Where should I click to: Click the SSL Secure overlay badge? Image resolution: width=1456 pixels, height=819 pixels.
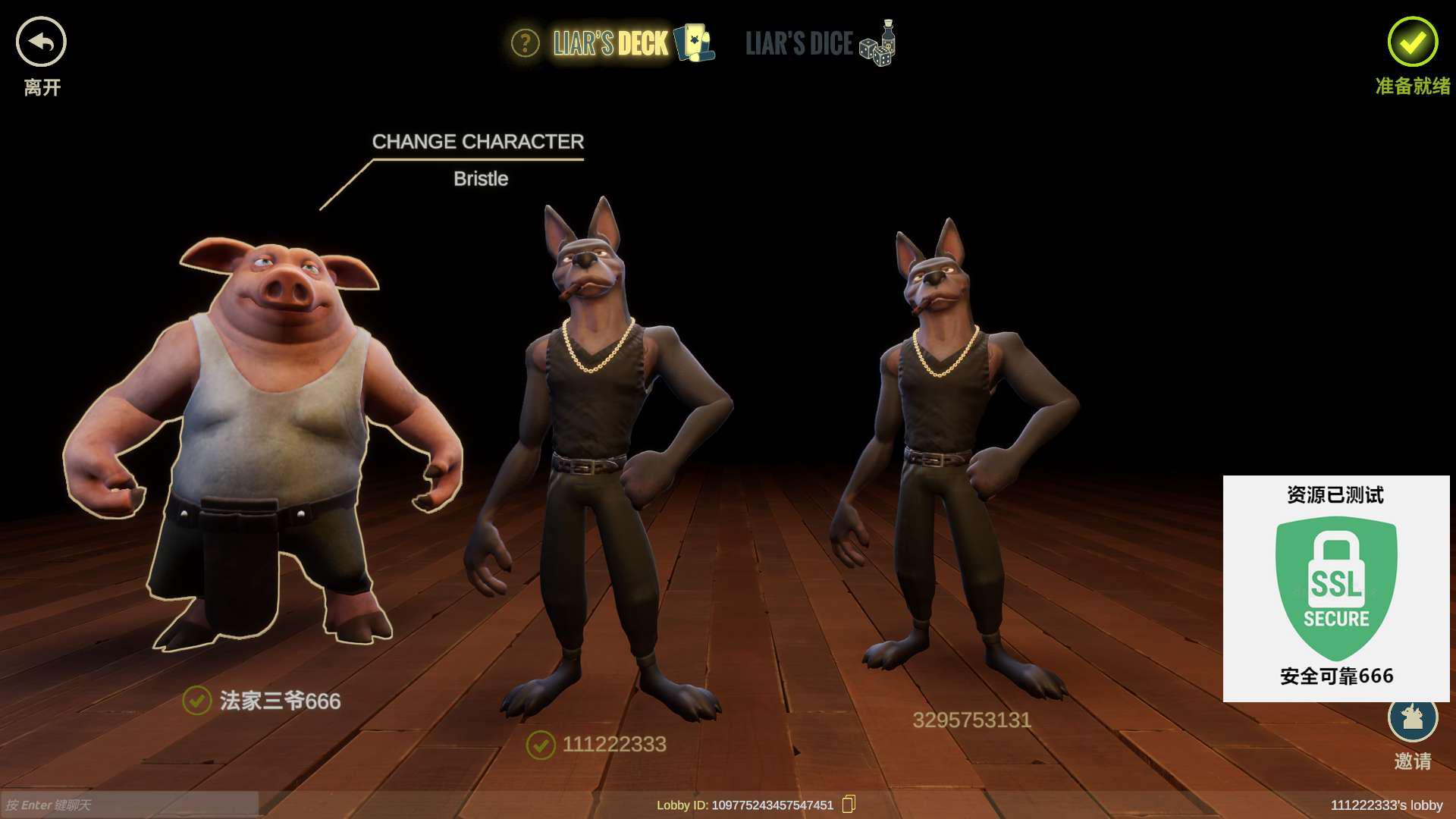pos(1336,588)
